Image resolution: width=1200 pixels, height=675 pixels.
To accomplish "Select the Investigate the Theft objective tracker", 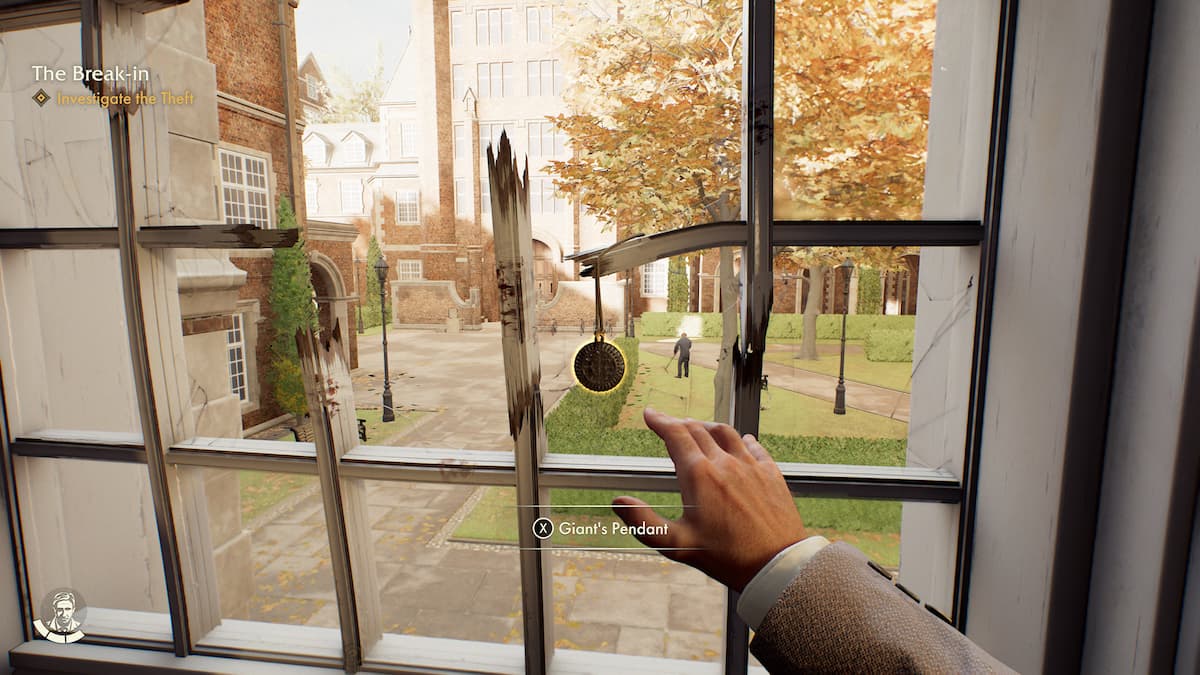I will point(124,98).
